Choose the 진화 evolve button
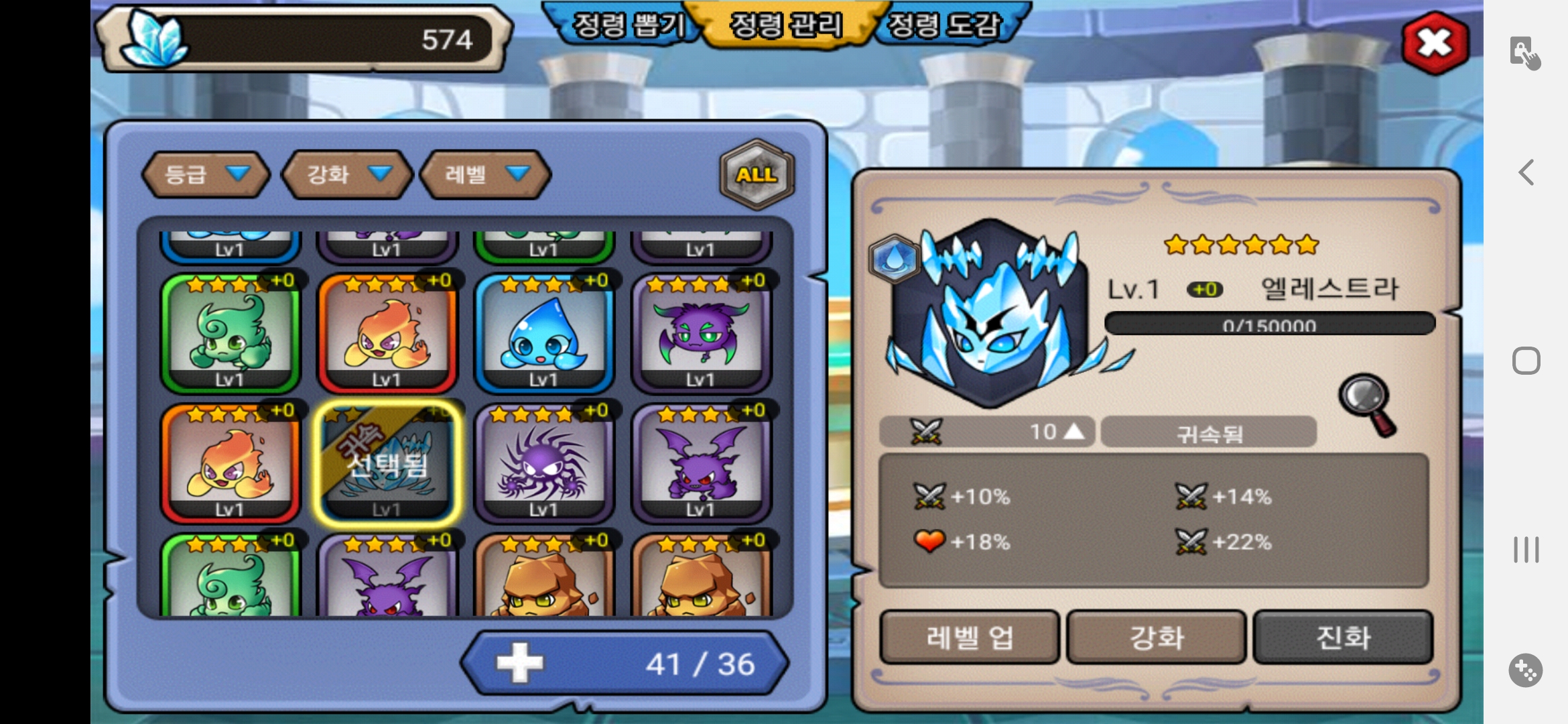Image resolution: width=1568 pixels, height=724 pixels. click(1343, 637)
